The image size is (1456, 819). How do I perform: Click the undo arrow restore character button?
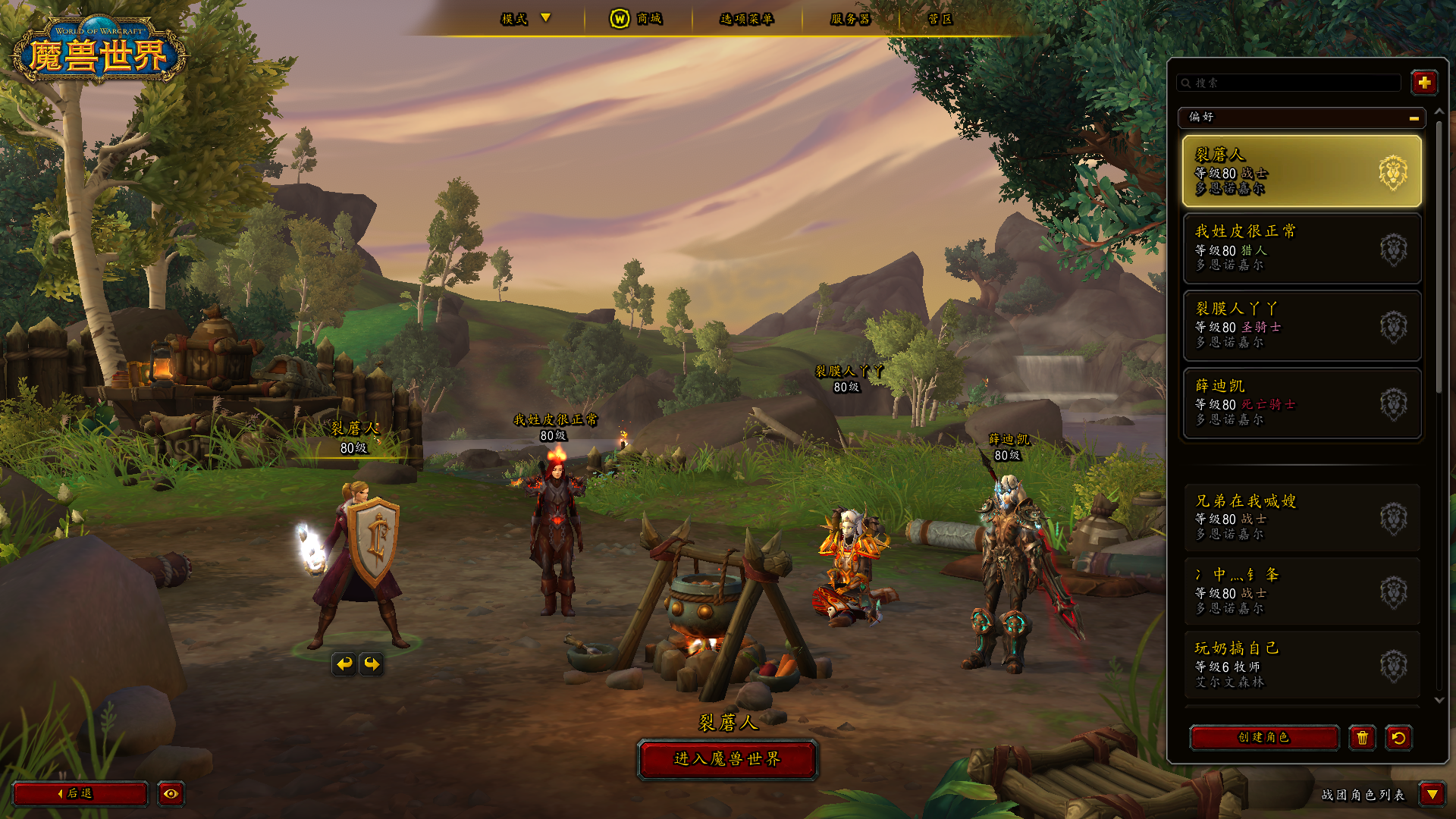click(1398, 737)
